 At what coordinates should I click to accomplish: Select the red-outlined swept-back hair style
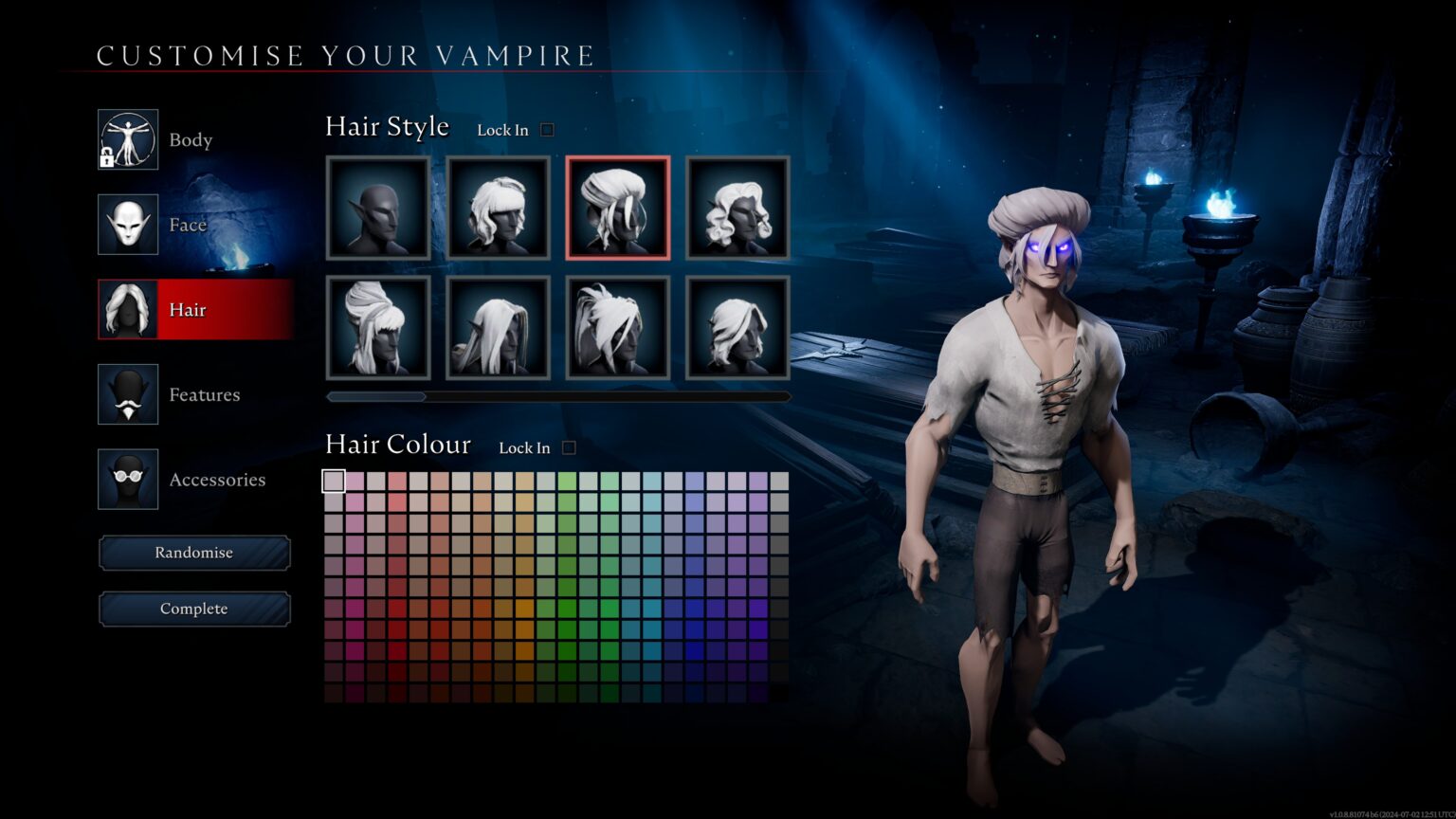click(x=618, y=208)
